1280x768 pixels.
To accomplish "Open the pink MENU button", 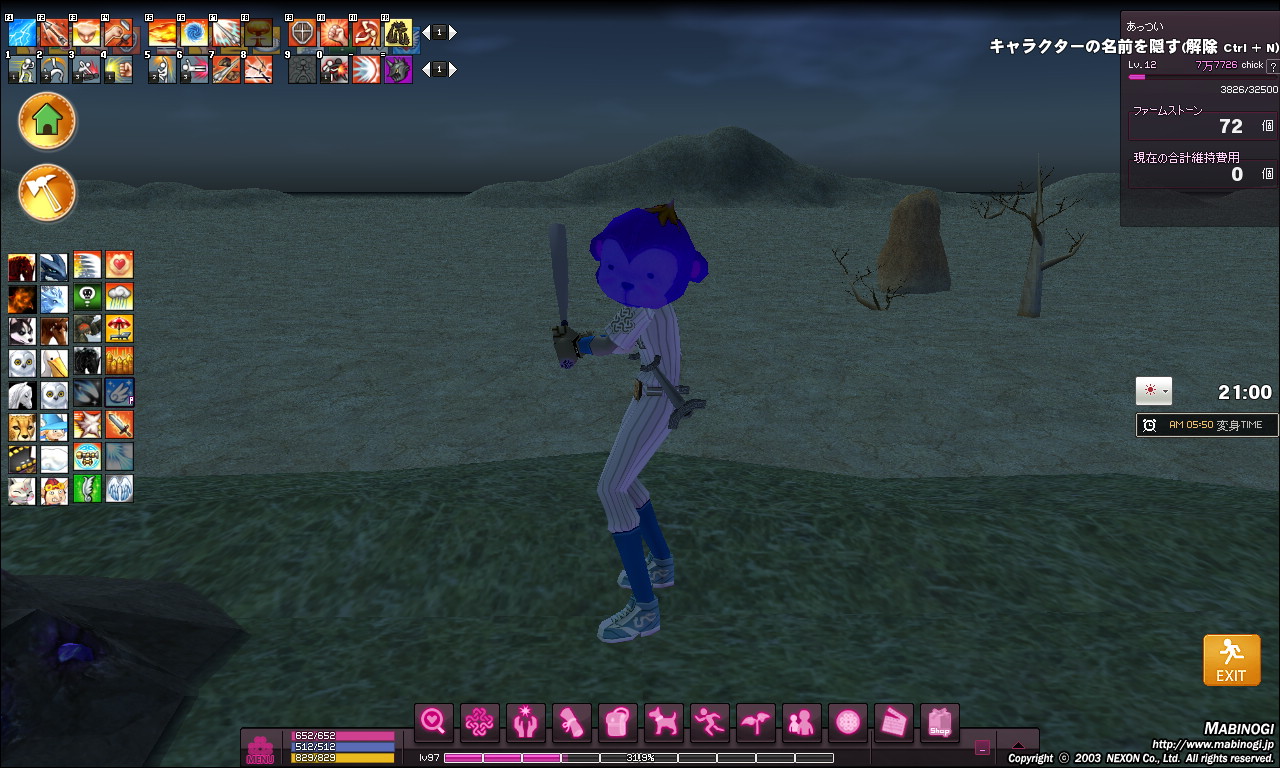I will click(260, 748).
